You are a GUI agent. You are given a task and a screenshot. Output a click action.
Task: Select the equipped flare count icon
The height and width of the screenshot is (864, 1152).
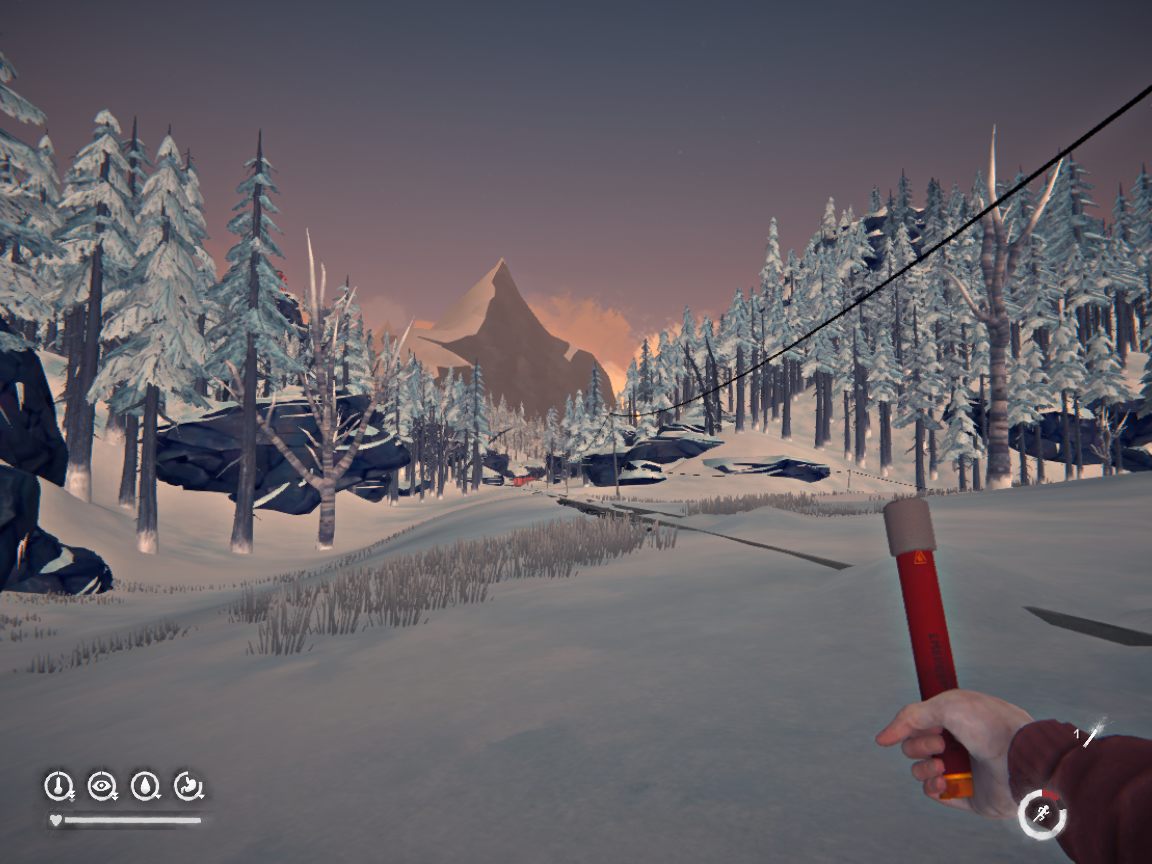click(1093, 734)
